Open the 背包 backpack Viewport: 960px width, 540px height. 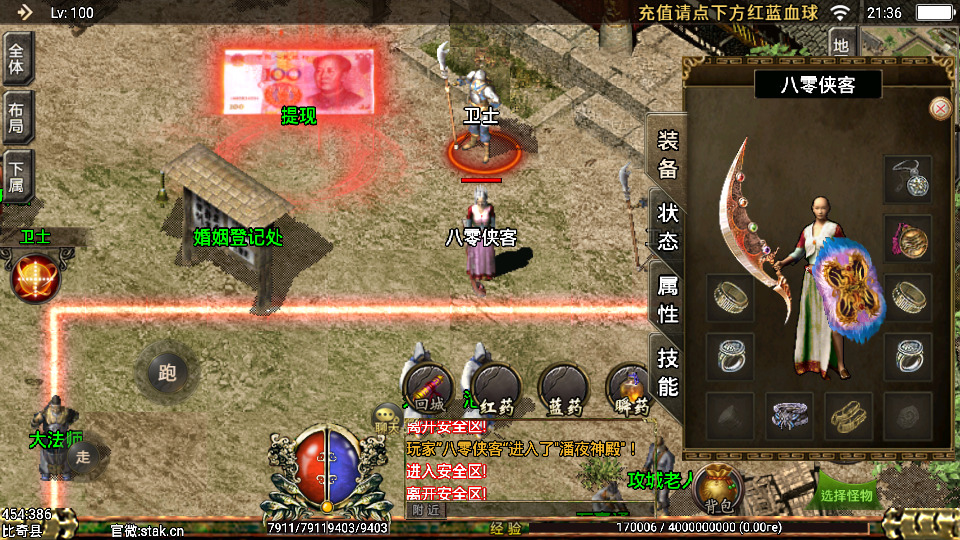point(717,487)
